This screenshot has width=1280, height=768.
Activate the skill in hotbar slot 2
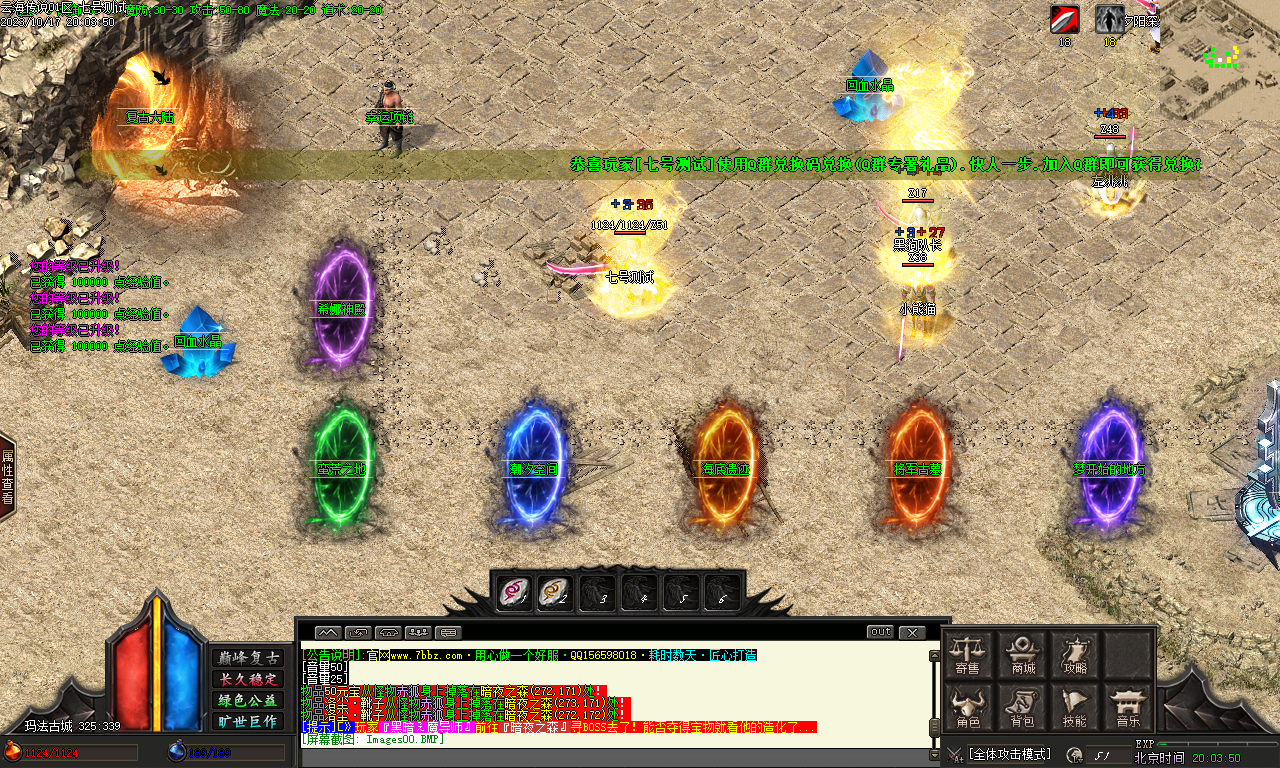tap(554, 592)
